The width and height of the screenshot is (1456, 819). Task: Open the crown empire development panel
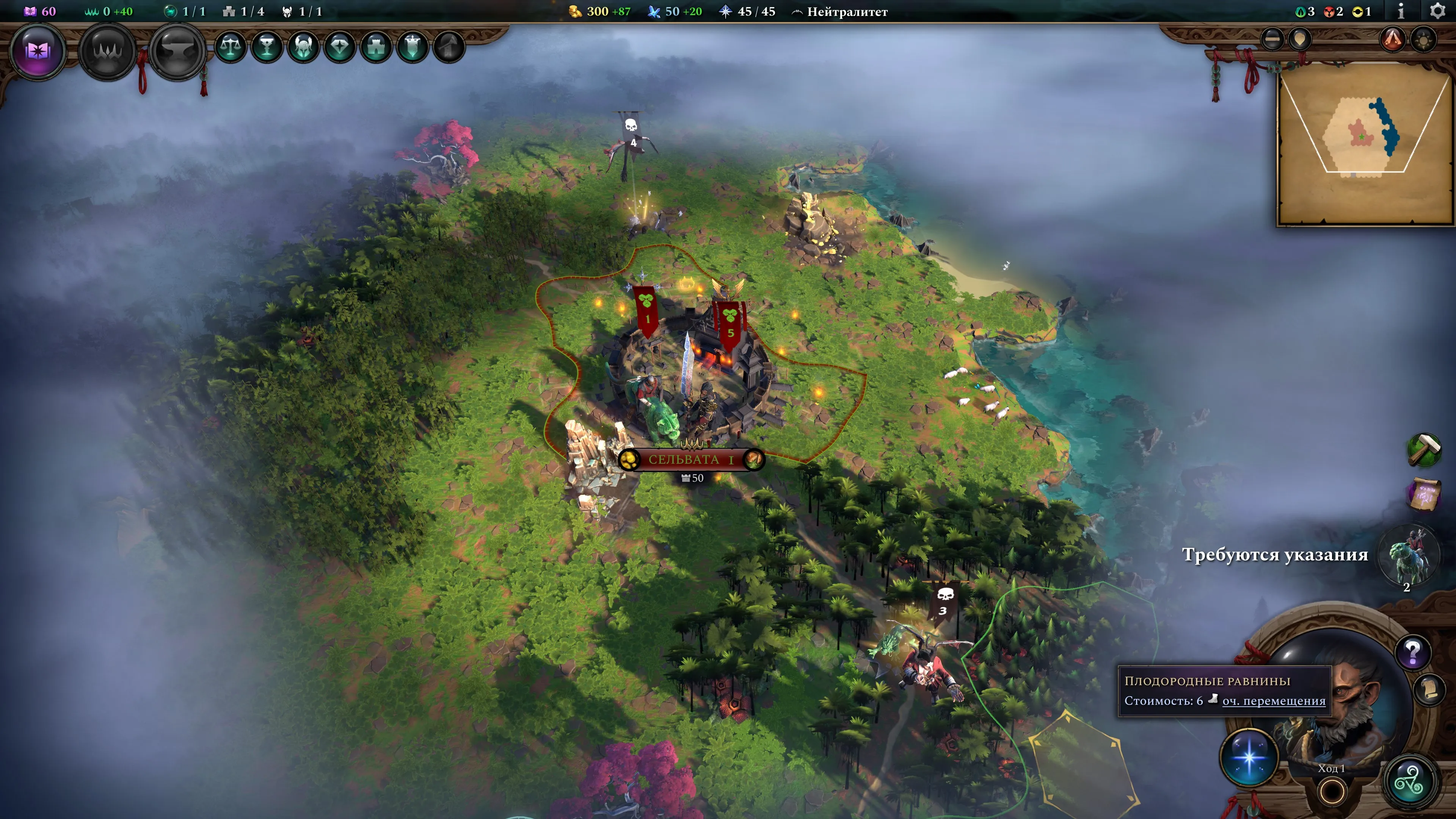(107, 52)
